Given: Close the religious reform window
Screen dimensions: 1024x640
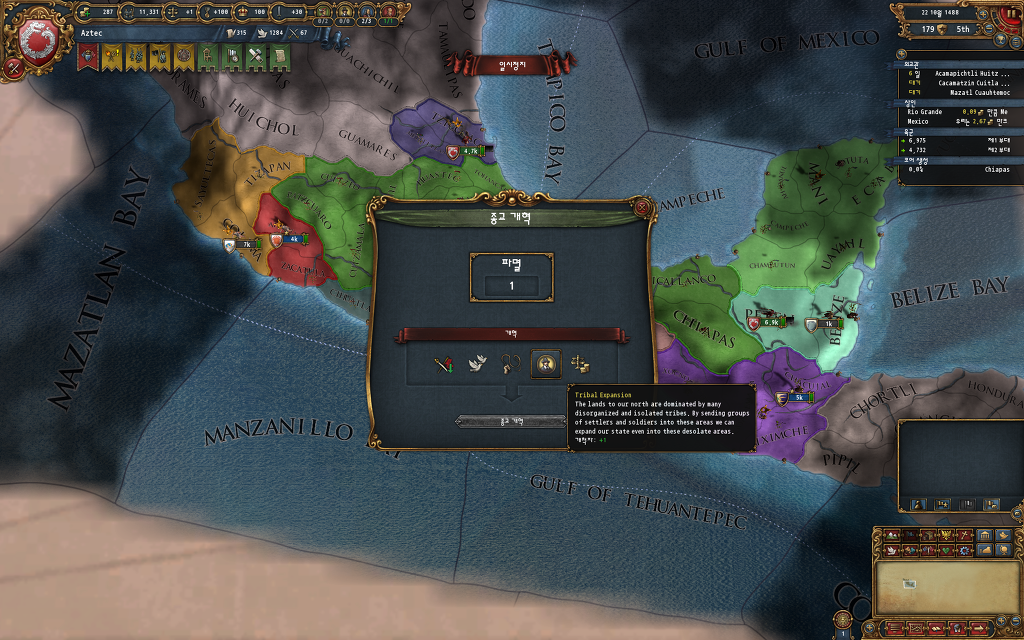Looking at the screenshot, I should pyautogui.click(x=642, y=207).
